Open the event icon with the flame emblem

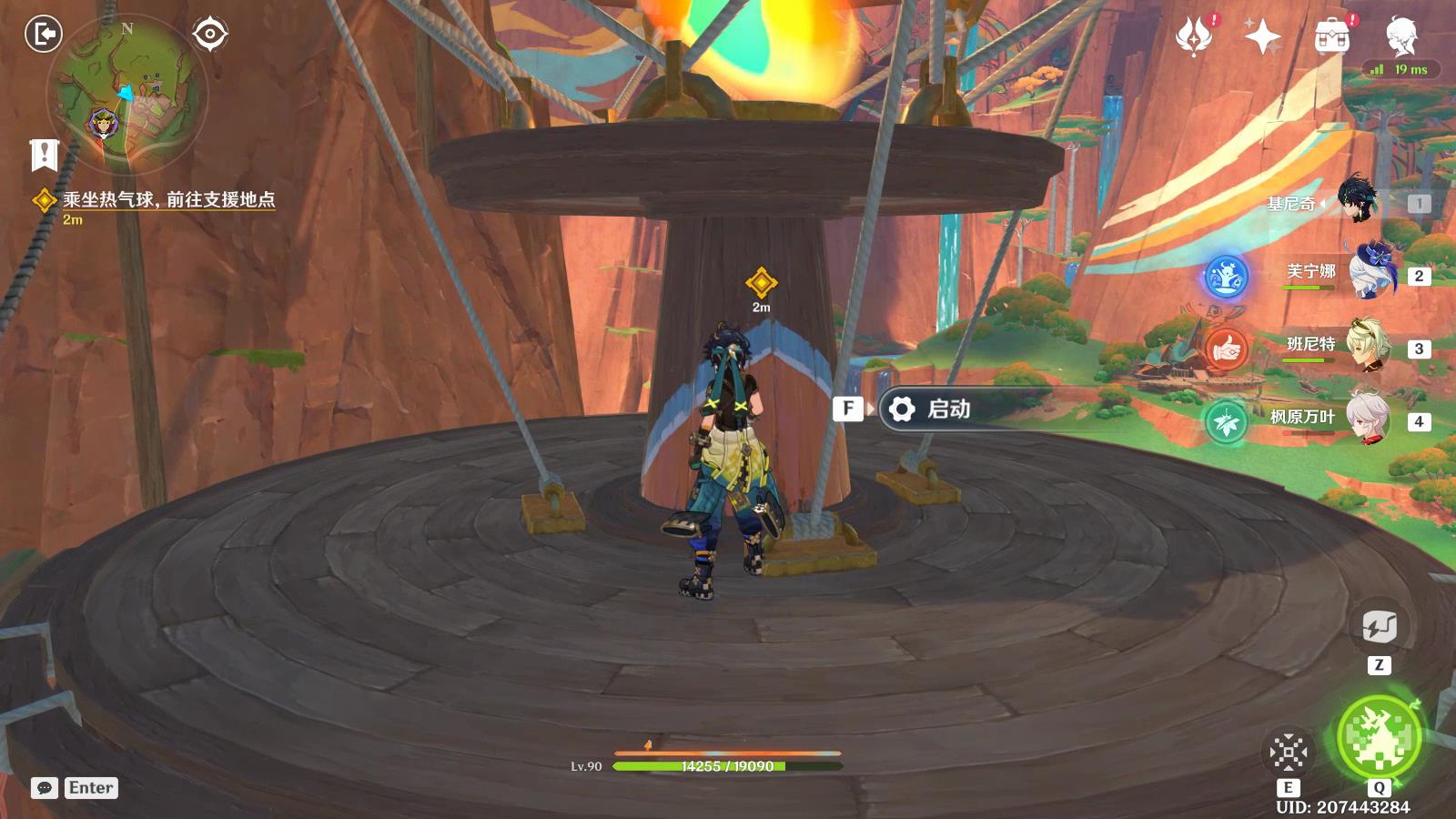pyautogui.click(x=1194, y=37)
